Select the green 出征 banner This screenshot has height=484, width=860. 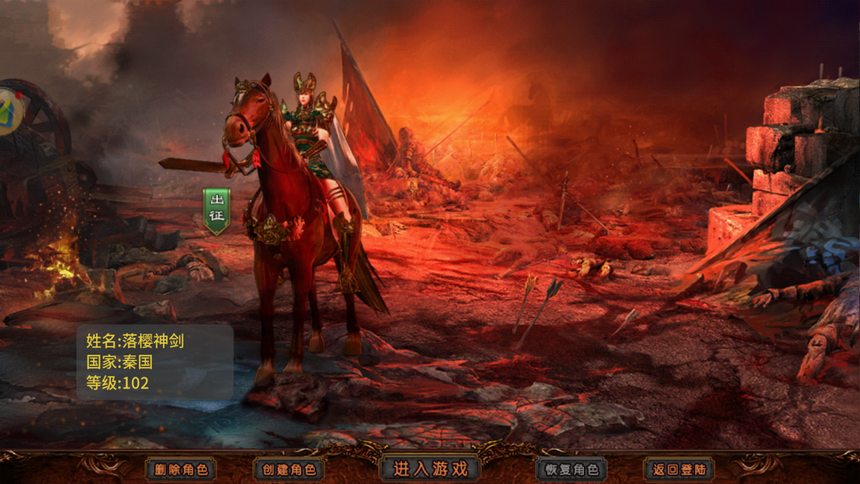tap(216, 210)
